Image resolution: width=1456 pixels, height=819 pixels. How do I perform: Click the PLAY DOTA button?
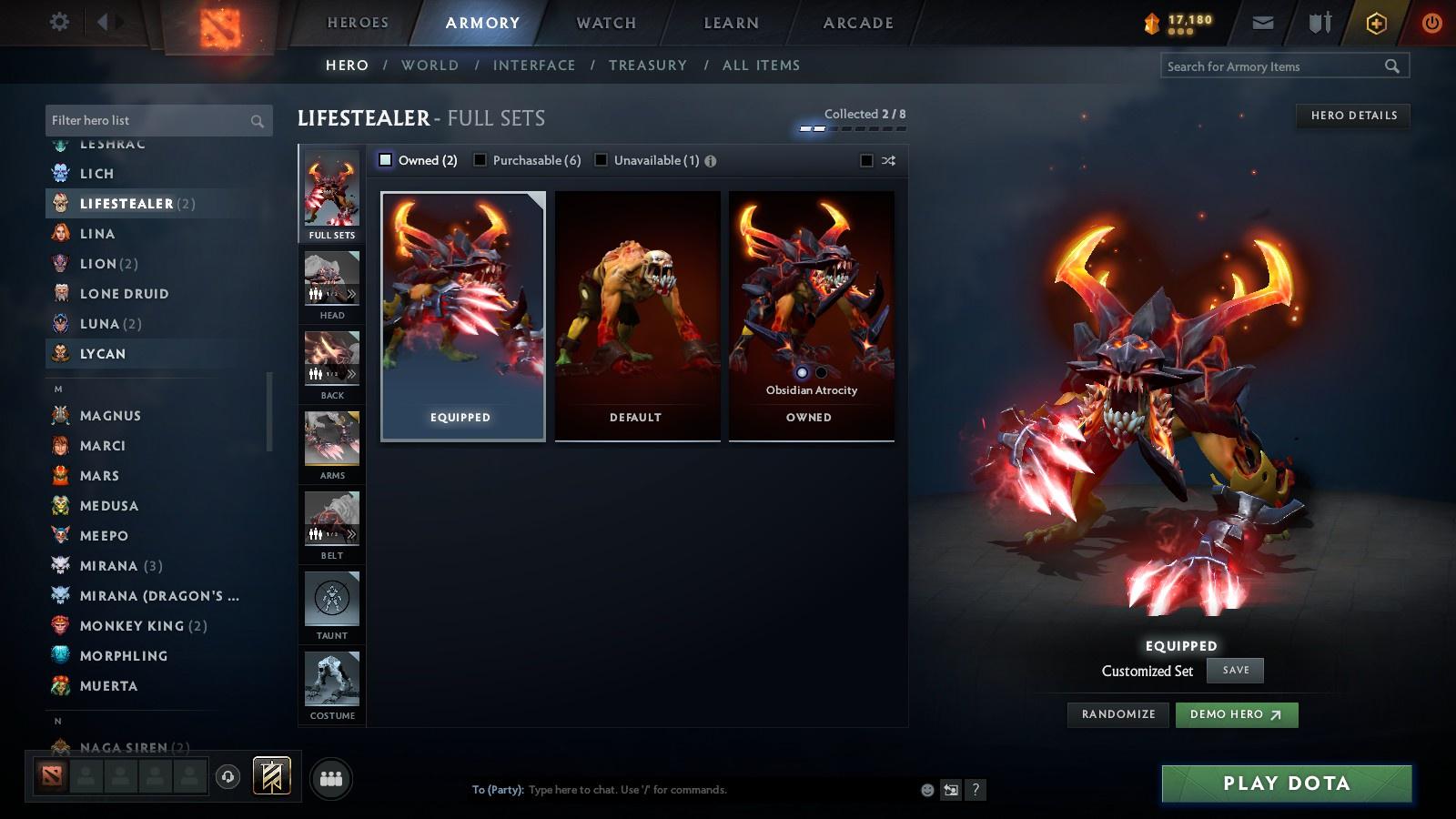1285,783
